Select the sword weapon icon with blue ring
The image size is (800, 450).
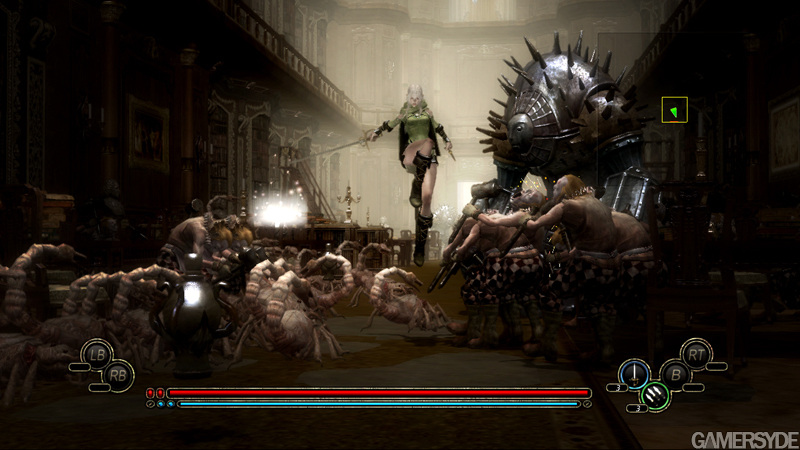(x=633, y=373)
